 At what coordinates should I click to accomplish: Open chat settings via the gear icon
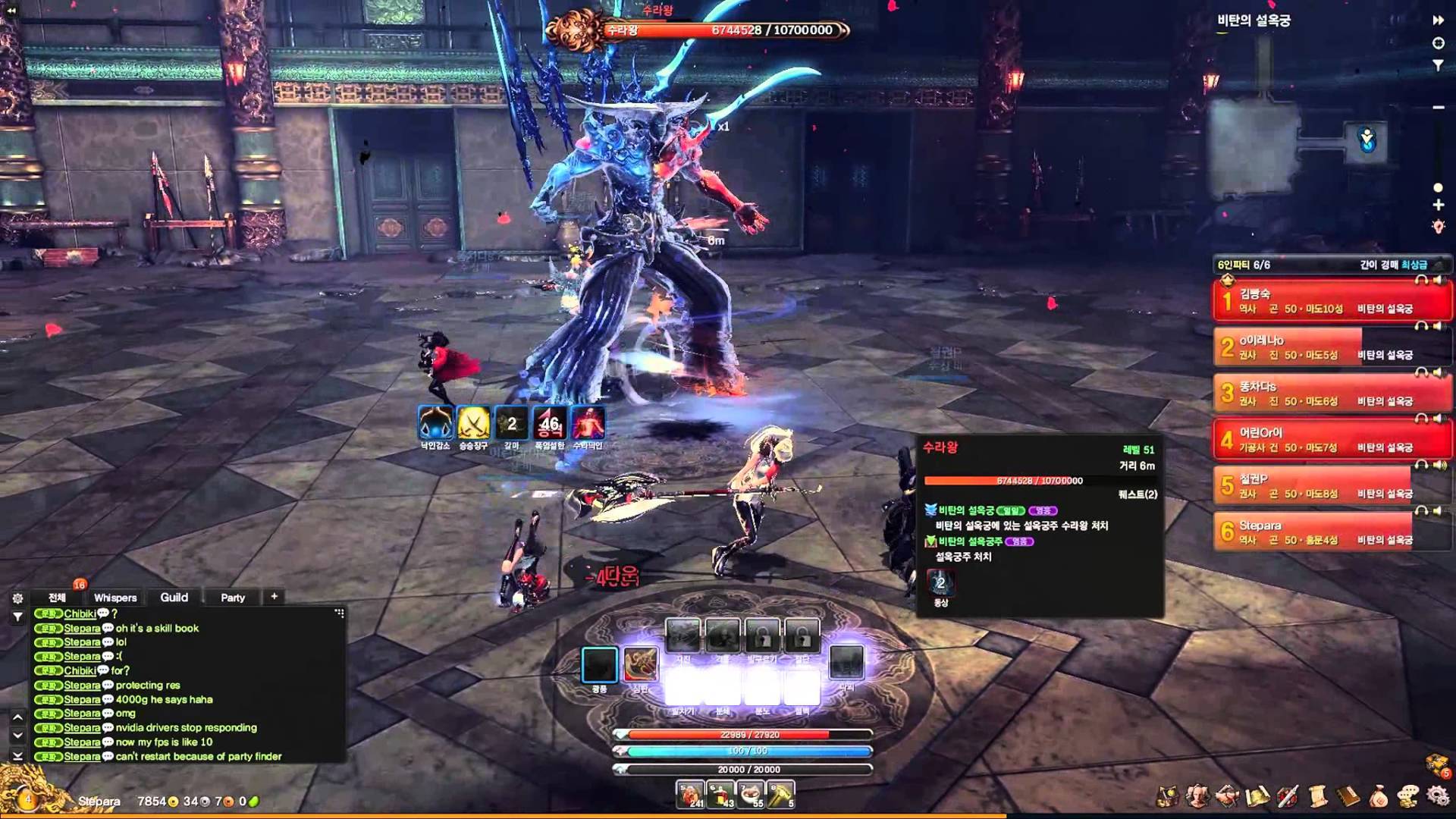click(17, 598)
